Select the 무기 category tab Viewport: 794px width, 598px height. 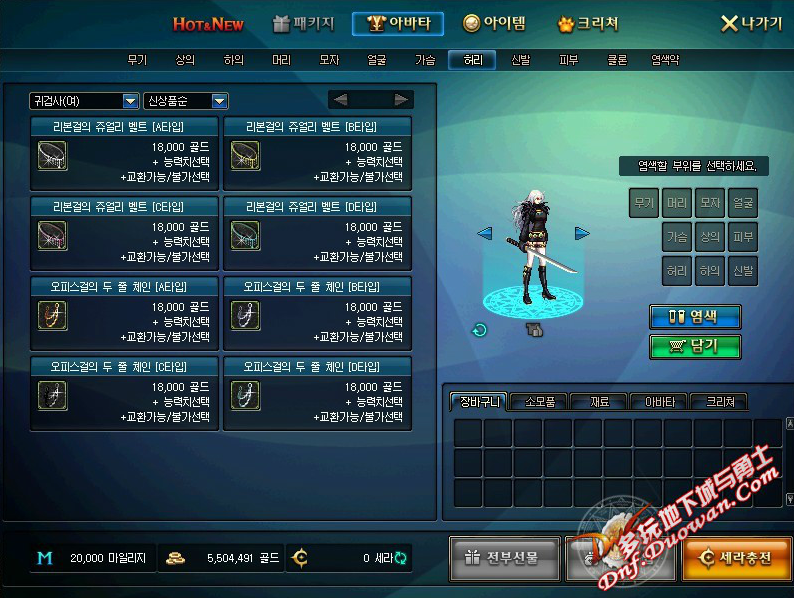coord(137,60)
